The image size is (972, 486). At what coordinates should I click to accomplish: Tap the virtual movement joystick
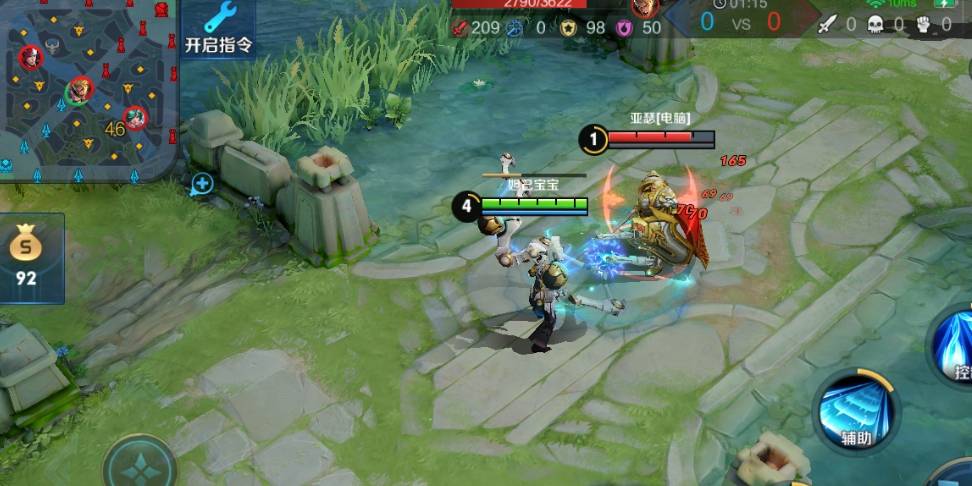tap(140, 464)
